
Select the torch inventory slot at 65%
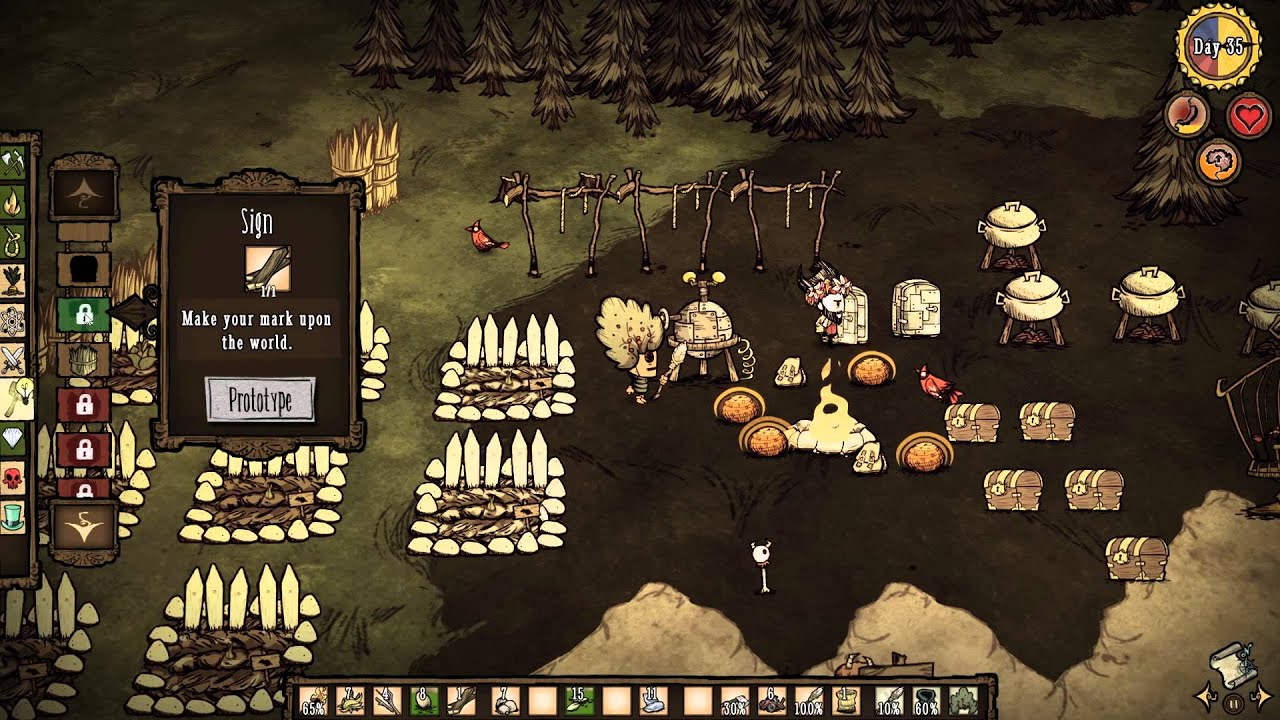313,699
